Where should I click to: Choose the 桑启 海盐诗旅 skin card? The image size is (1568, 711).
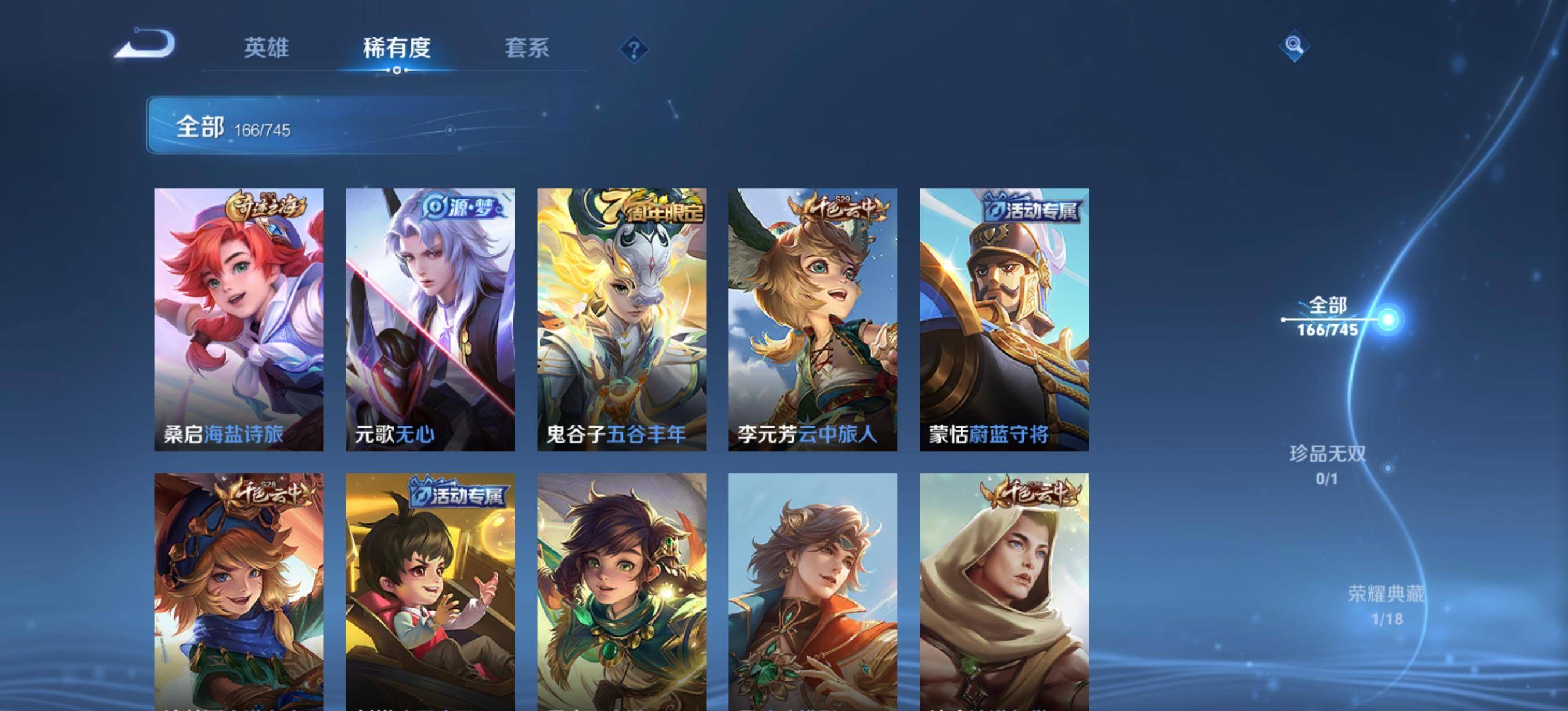click(239, 319)
